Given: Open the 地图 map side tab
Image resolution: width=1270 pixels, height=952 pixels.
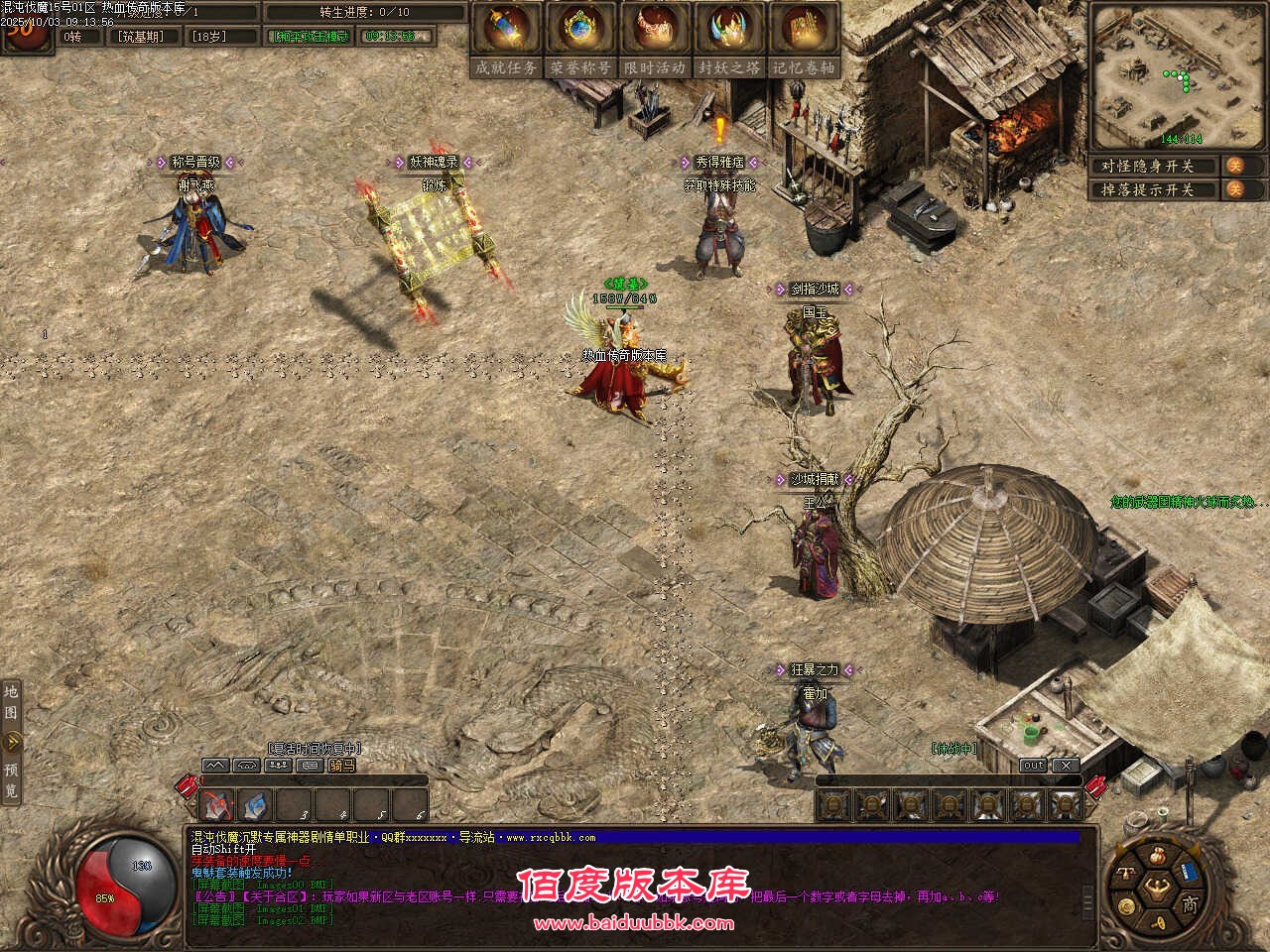Looking at the screenshot, I should pos(11,700).
